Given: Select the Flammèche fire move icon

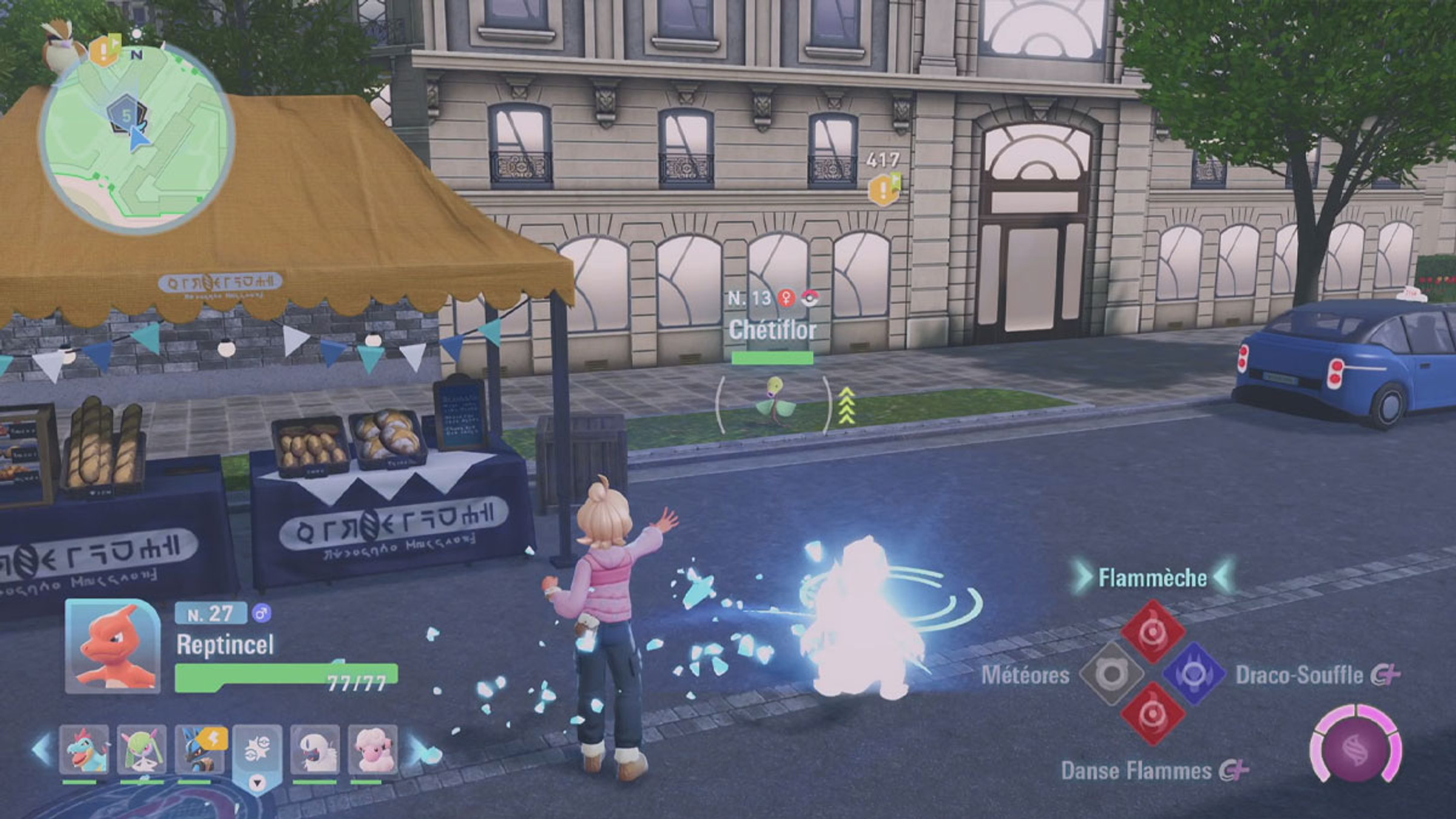Looking at the screenshot, I should [1153, 633].
